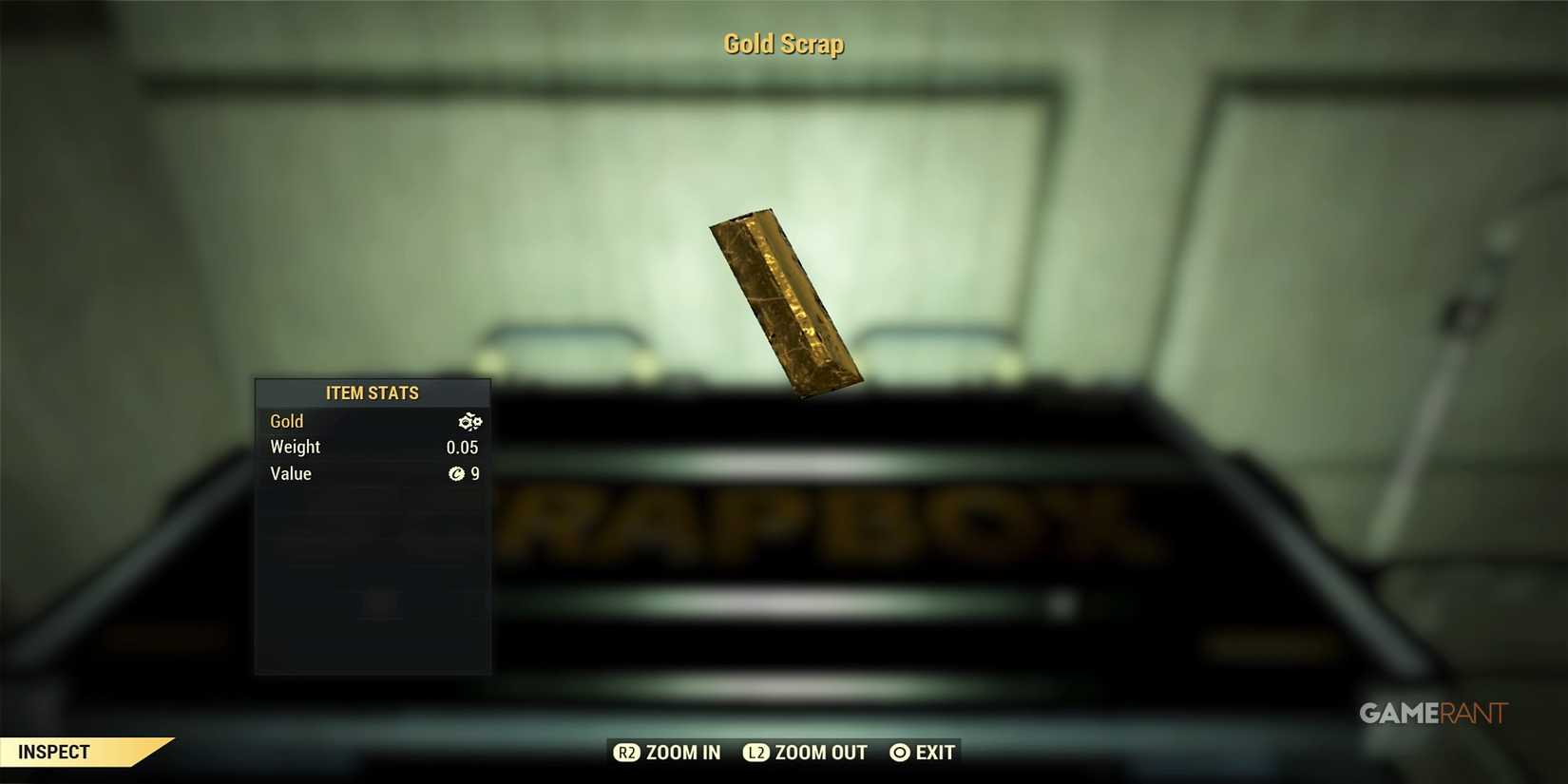The width and height of the screenshot is (1568, 784).
Task: Click the GameRant watermark logo
Action: 1430,714
